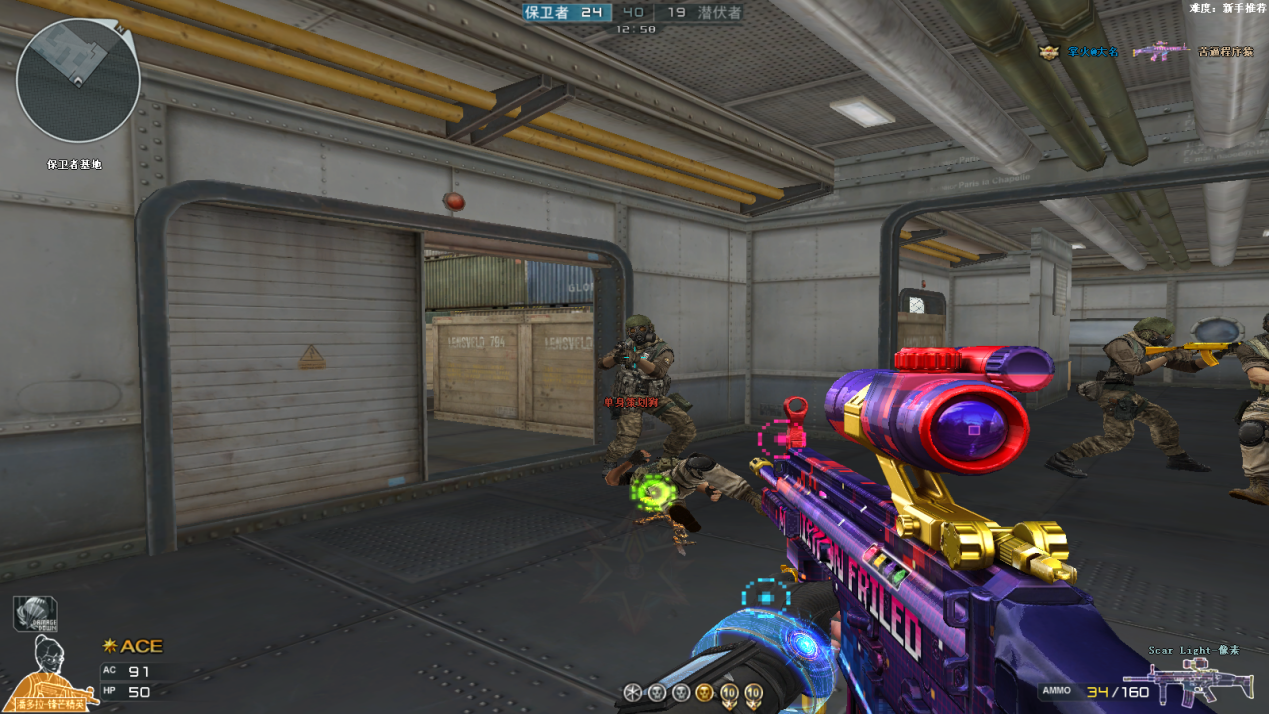Click the gold ACE badge
1269x714 pixels.
(x=134, y=646)
